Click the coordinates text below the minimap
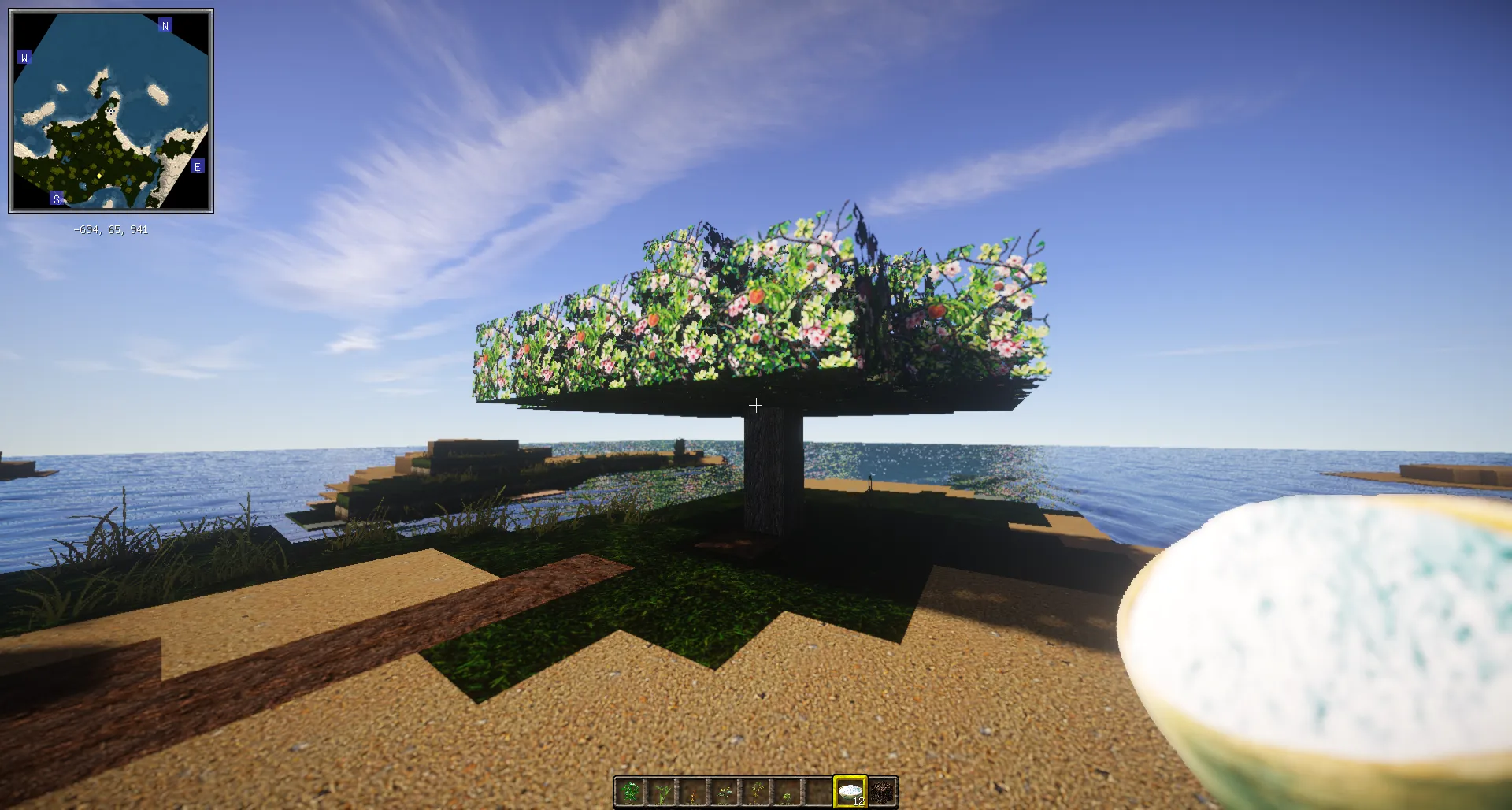1512x810 pixels. tap(110, 229)
